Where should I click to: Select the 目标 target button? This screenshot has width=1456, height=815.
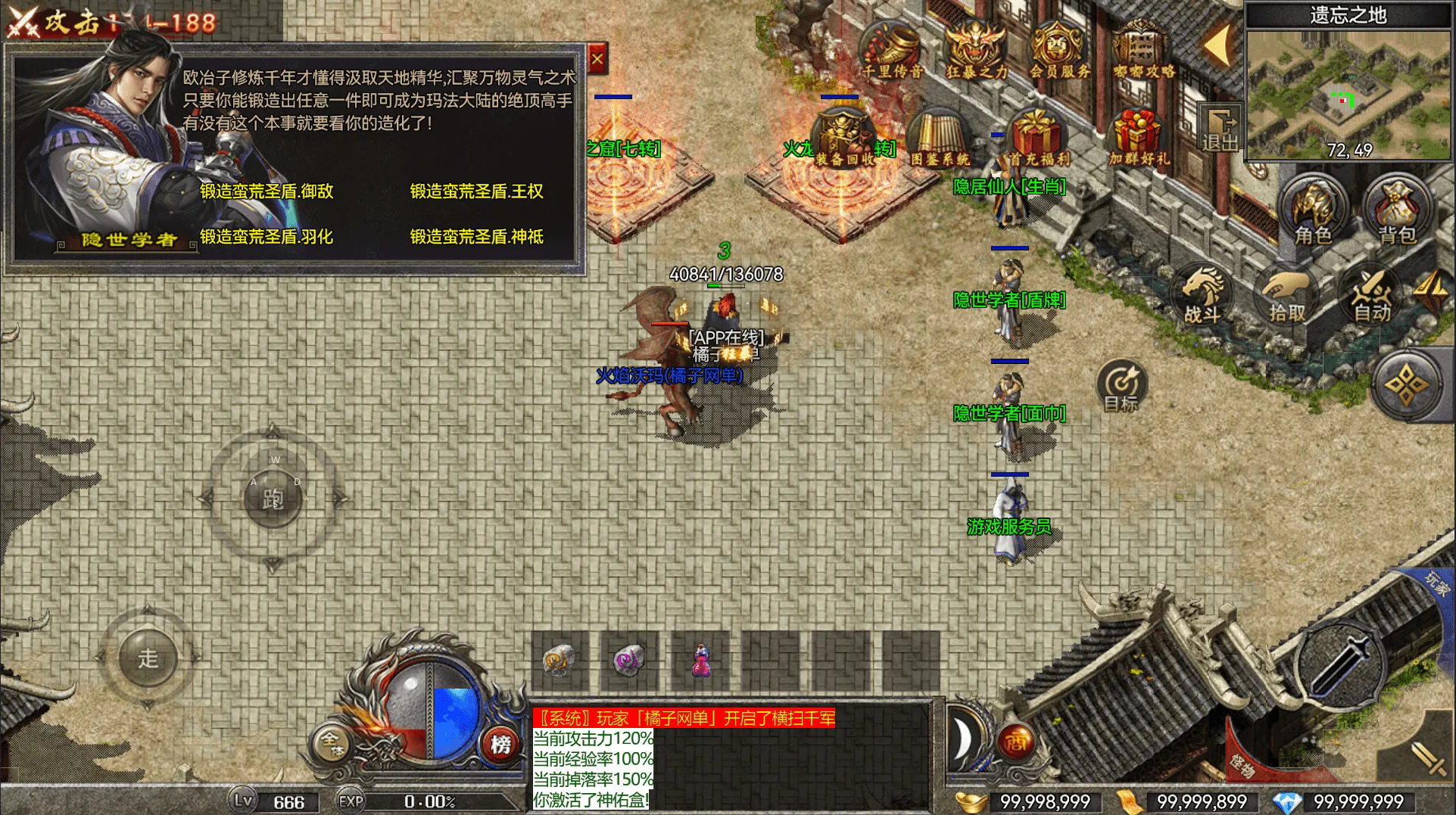tap(1121, 386)
